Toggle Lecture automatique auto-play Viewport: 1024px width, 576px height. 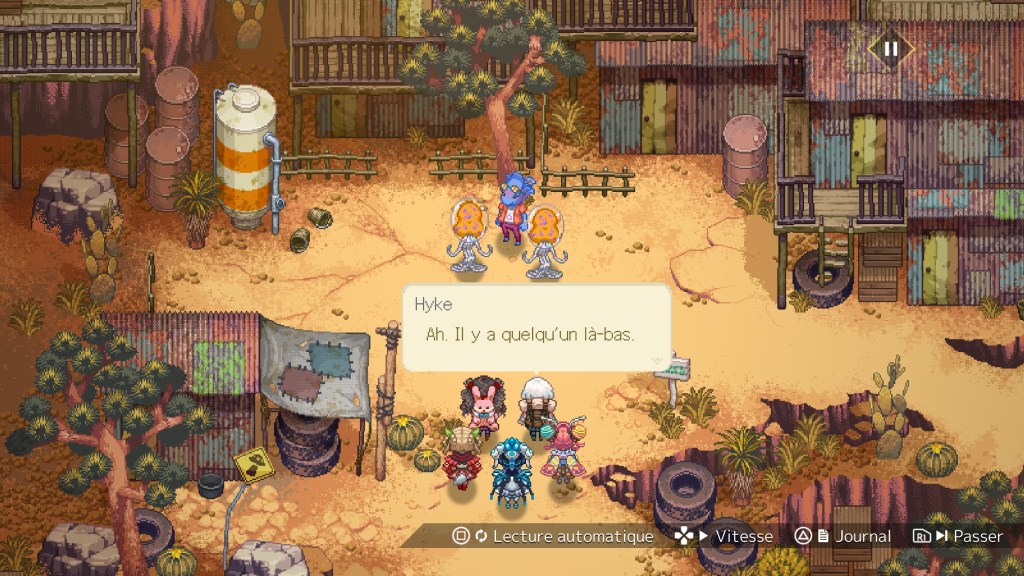552,536
